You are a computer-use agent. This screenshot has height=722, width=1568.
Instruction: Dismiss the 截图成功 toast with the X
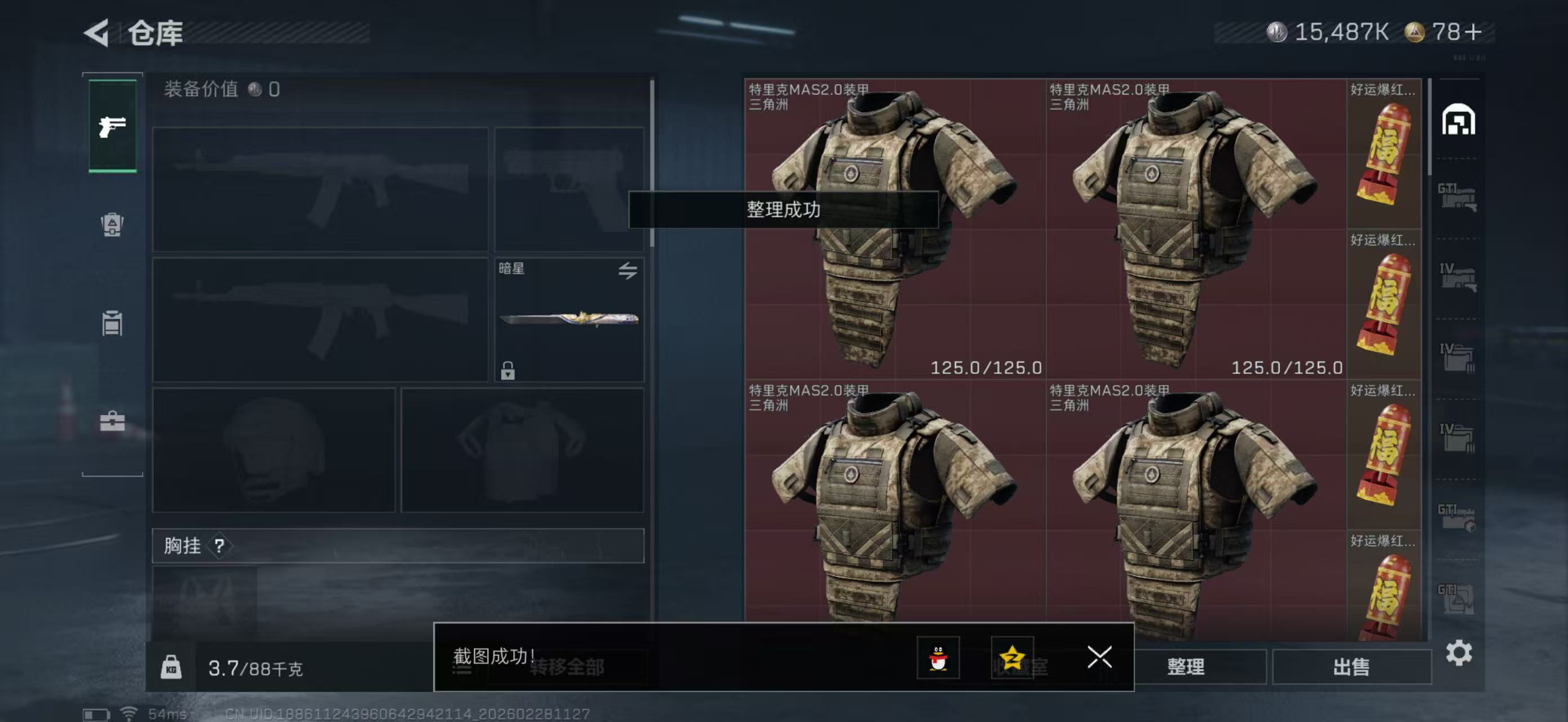click(x=1099, y=658)
